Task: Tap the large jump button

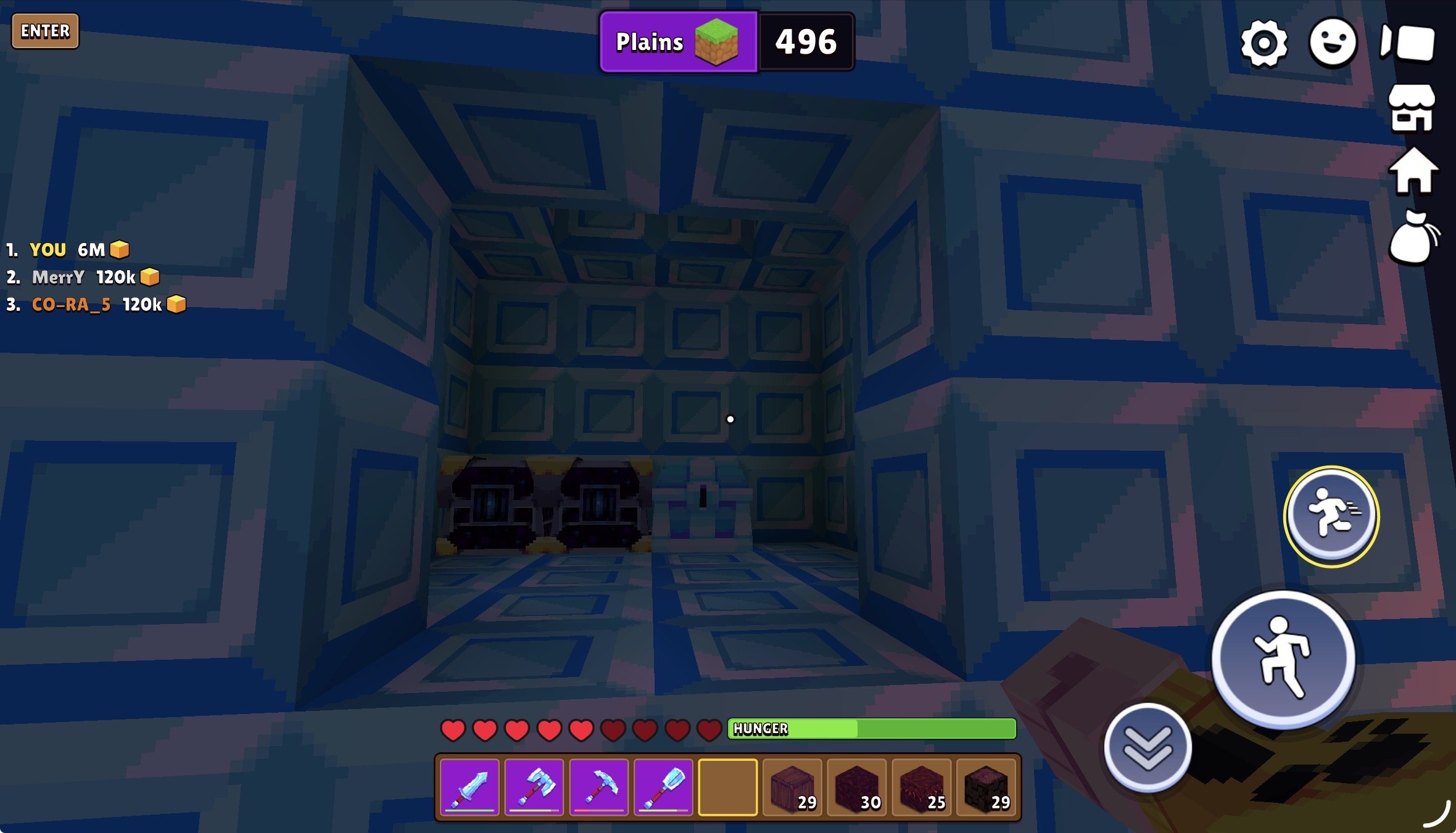Action: coord(1283,659)
